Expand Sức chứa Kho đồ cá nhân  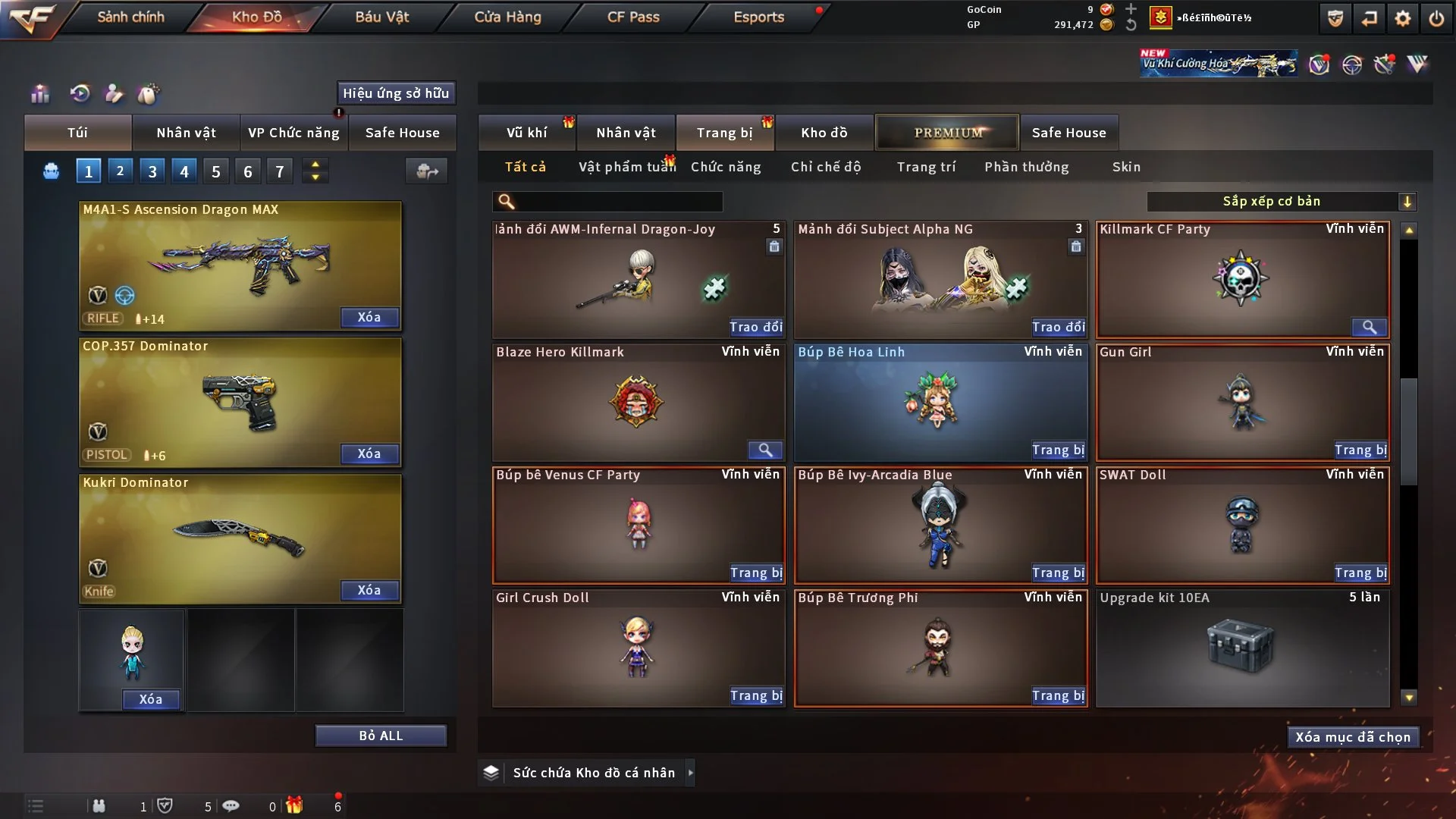(690, 773)
